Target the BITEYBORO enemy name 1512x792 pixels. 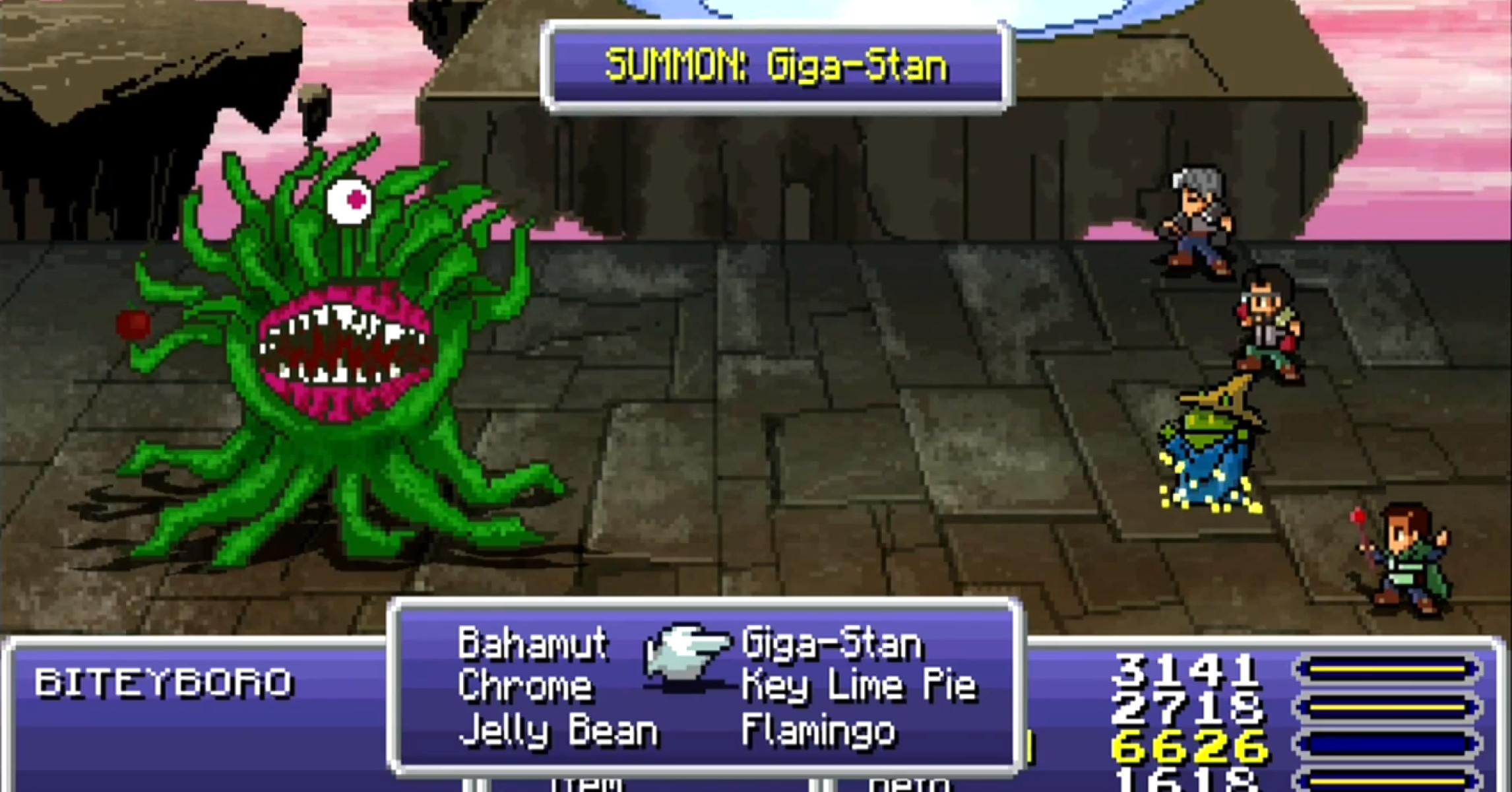pos(163,683)
